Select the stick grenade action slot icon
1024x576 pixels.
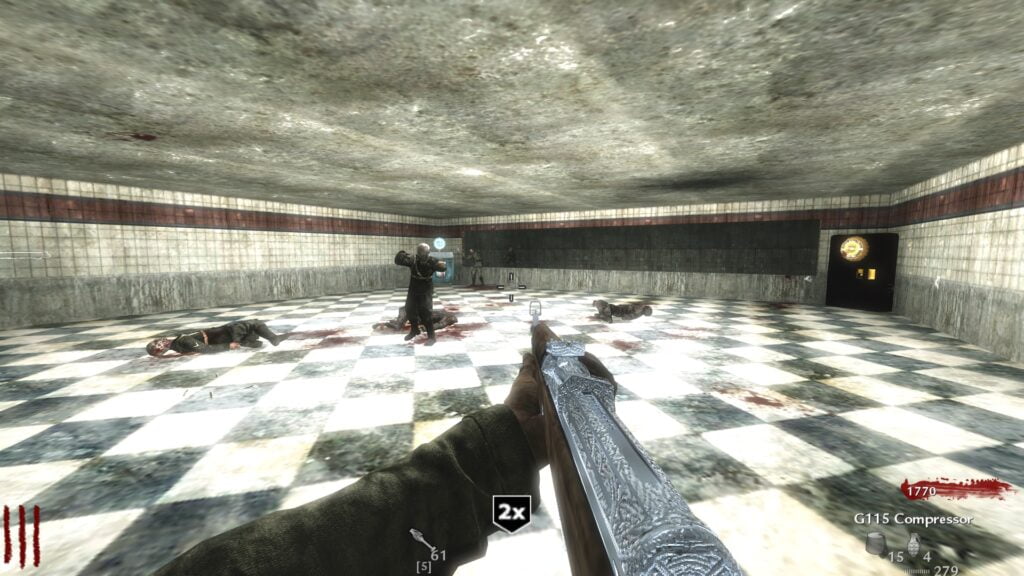coord(418,540)
